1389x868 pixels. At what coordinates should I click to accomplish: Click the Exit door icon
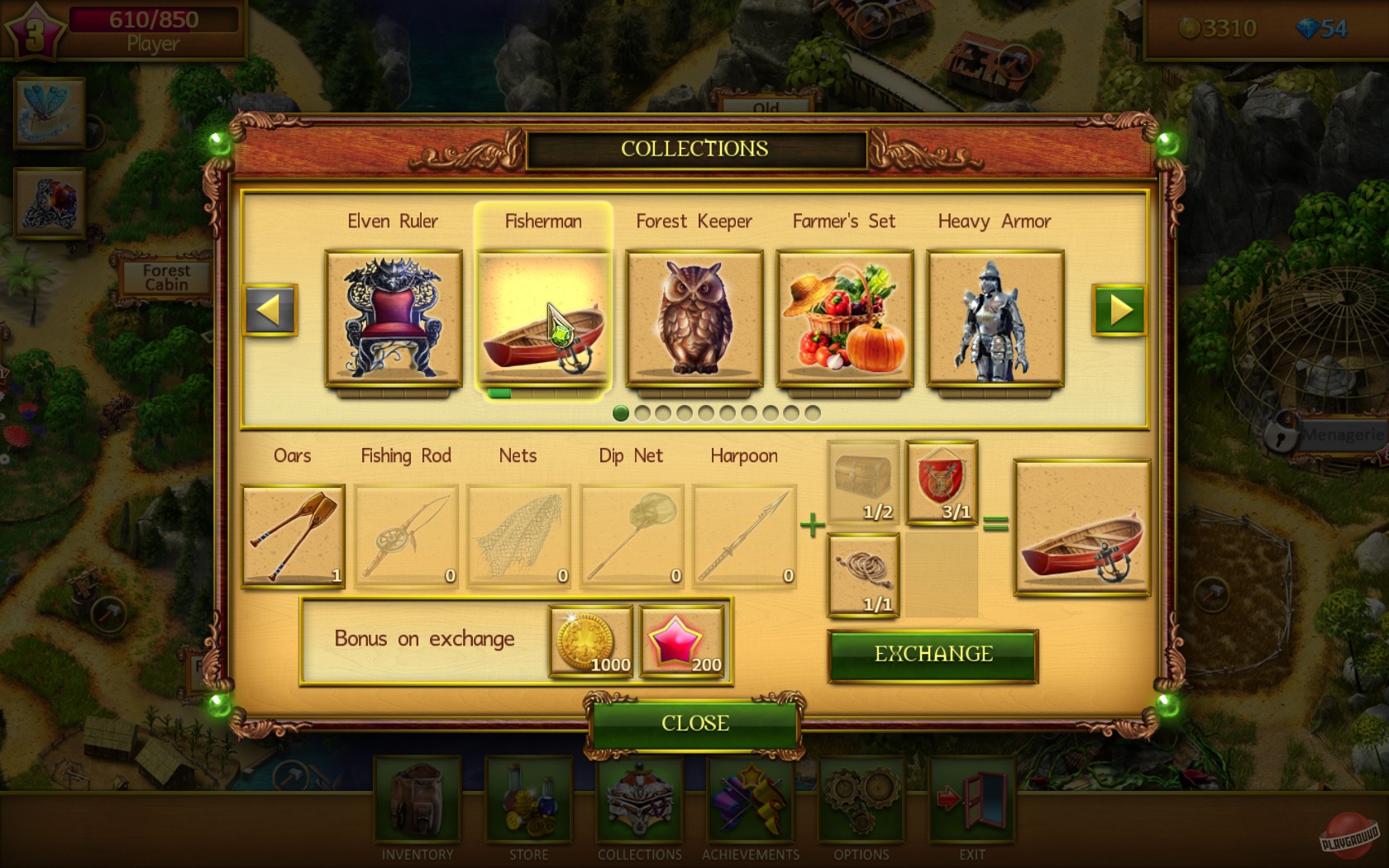pos(971,802)
